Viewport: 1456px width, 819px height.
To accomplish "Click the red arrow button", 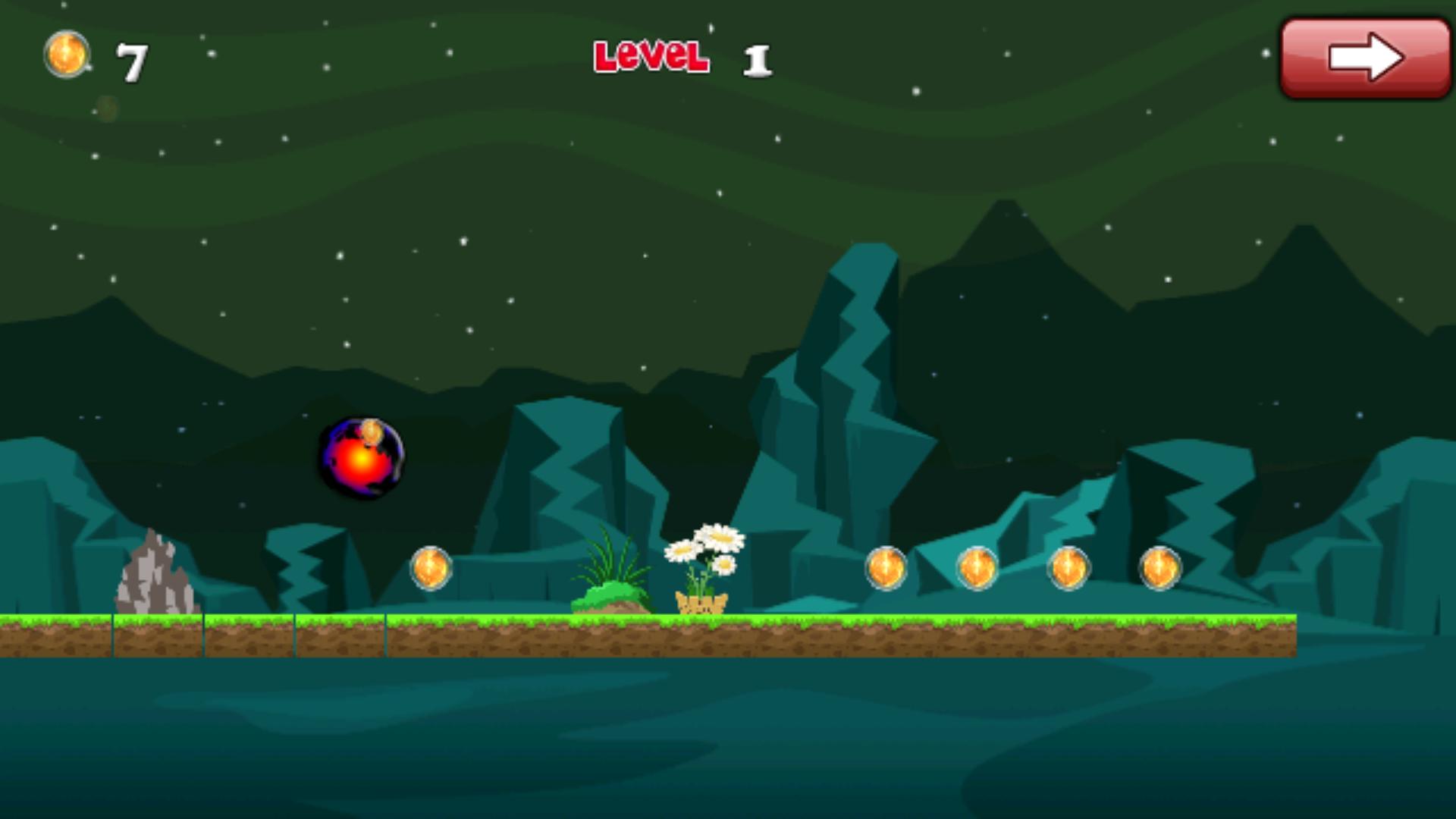I will click(1365, 58).
